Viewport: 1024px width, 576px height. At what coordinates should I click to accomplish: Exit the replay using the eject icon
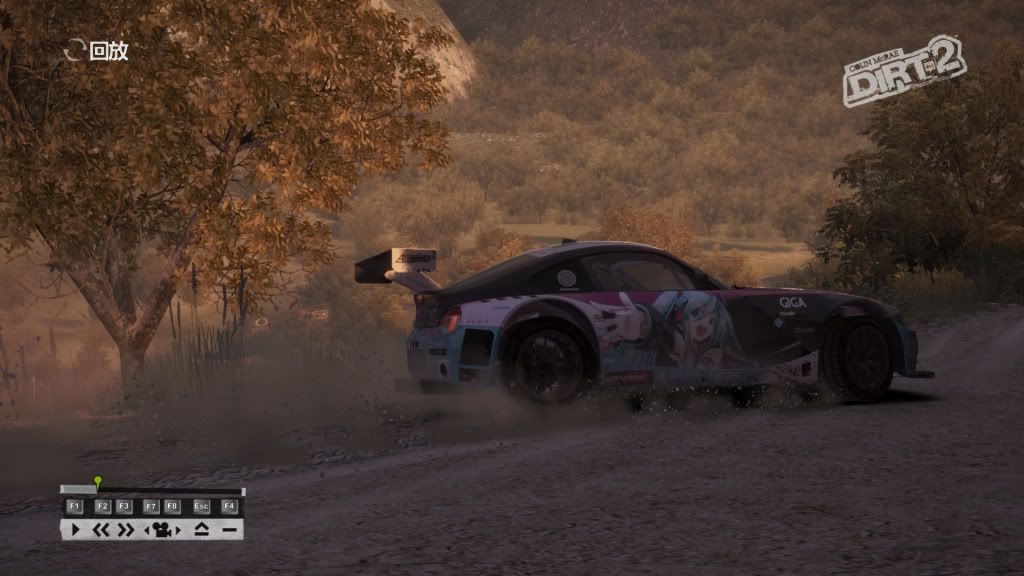(x=202, y=529)
